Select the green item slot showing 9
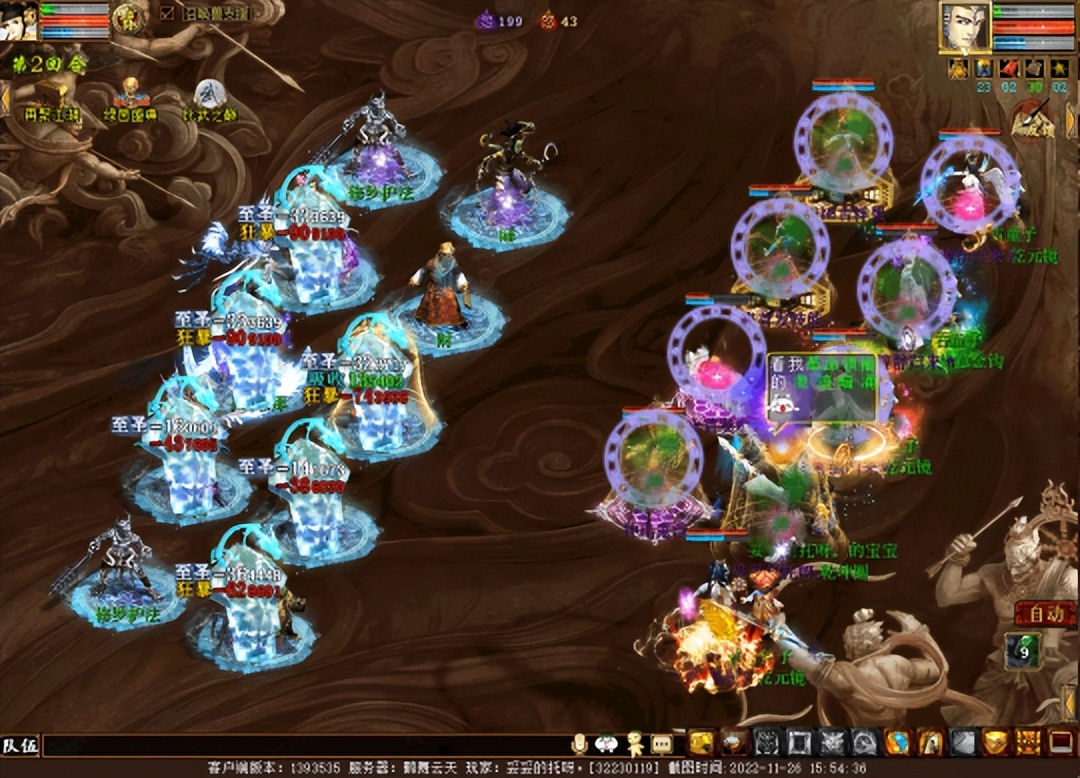Screen dimensions: 1080x778 coord(1023,652)
